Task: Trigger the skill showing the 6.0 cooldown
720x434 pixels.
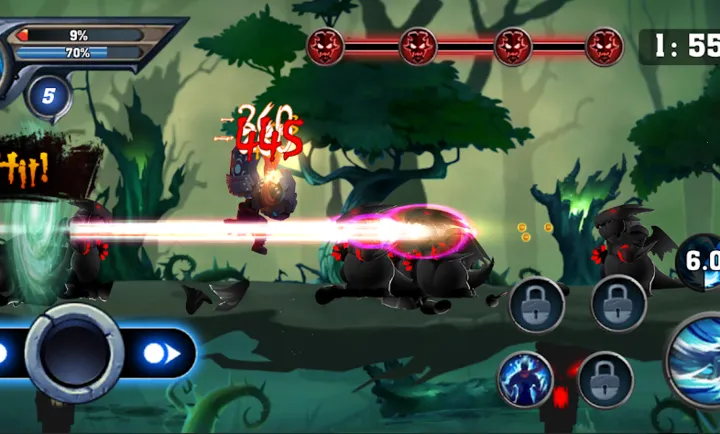Action: (701, 264)
